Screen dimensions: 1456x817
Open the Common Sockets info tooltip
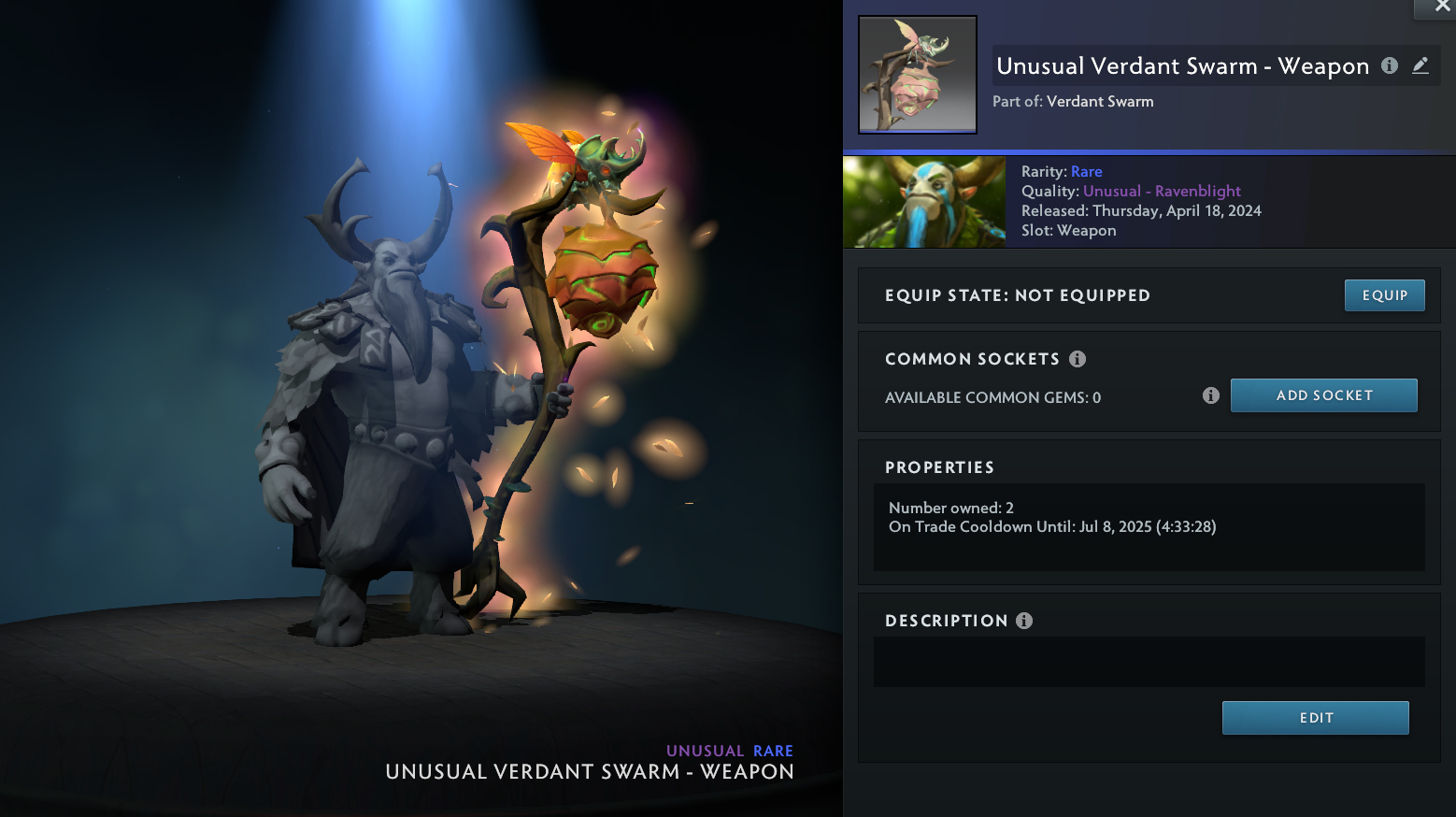(x=1078, y=359)
